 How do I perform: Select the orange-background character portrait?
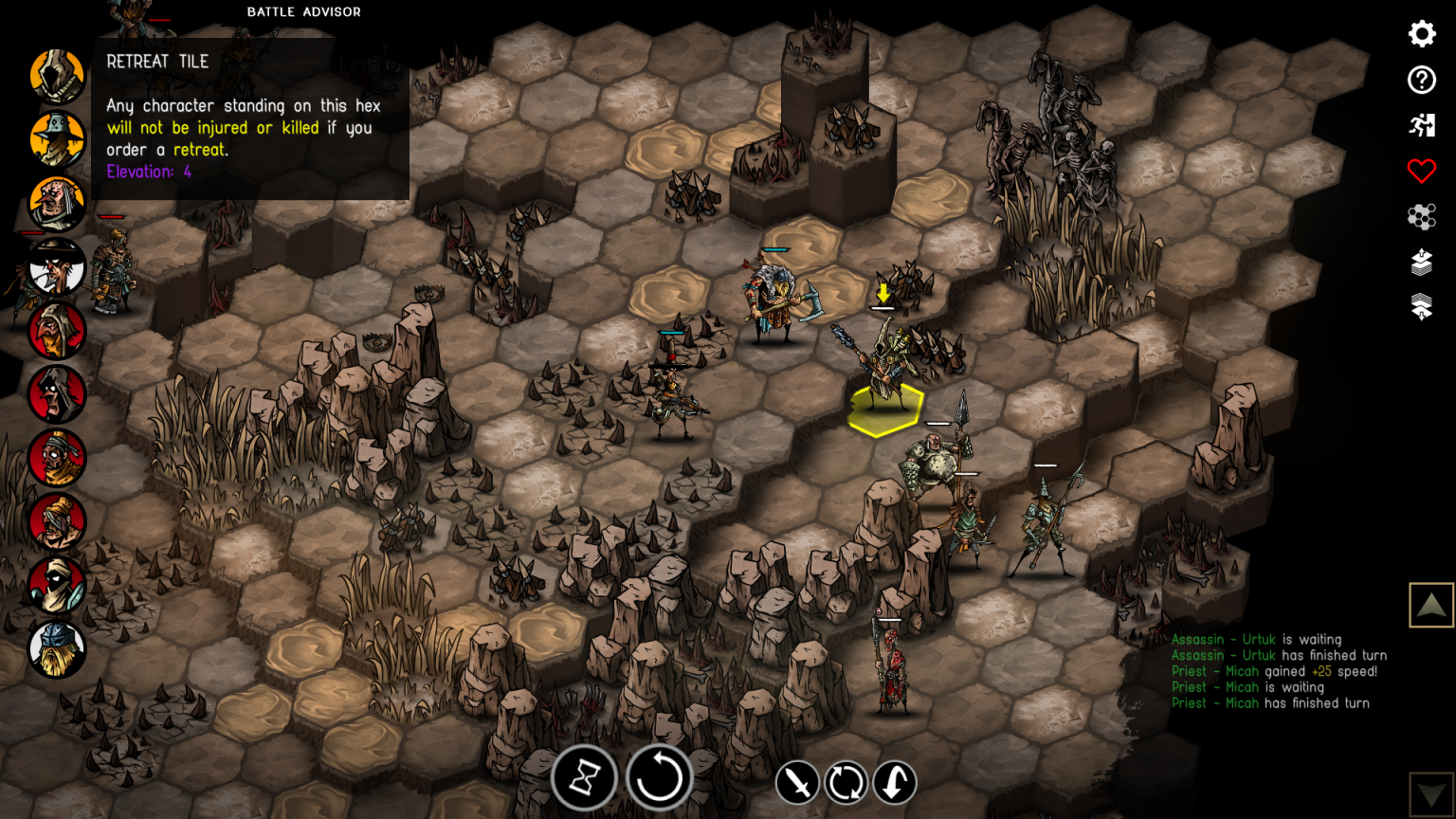point(57,138)
